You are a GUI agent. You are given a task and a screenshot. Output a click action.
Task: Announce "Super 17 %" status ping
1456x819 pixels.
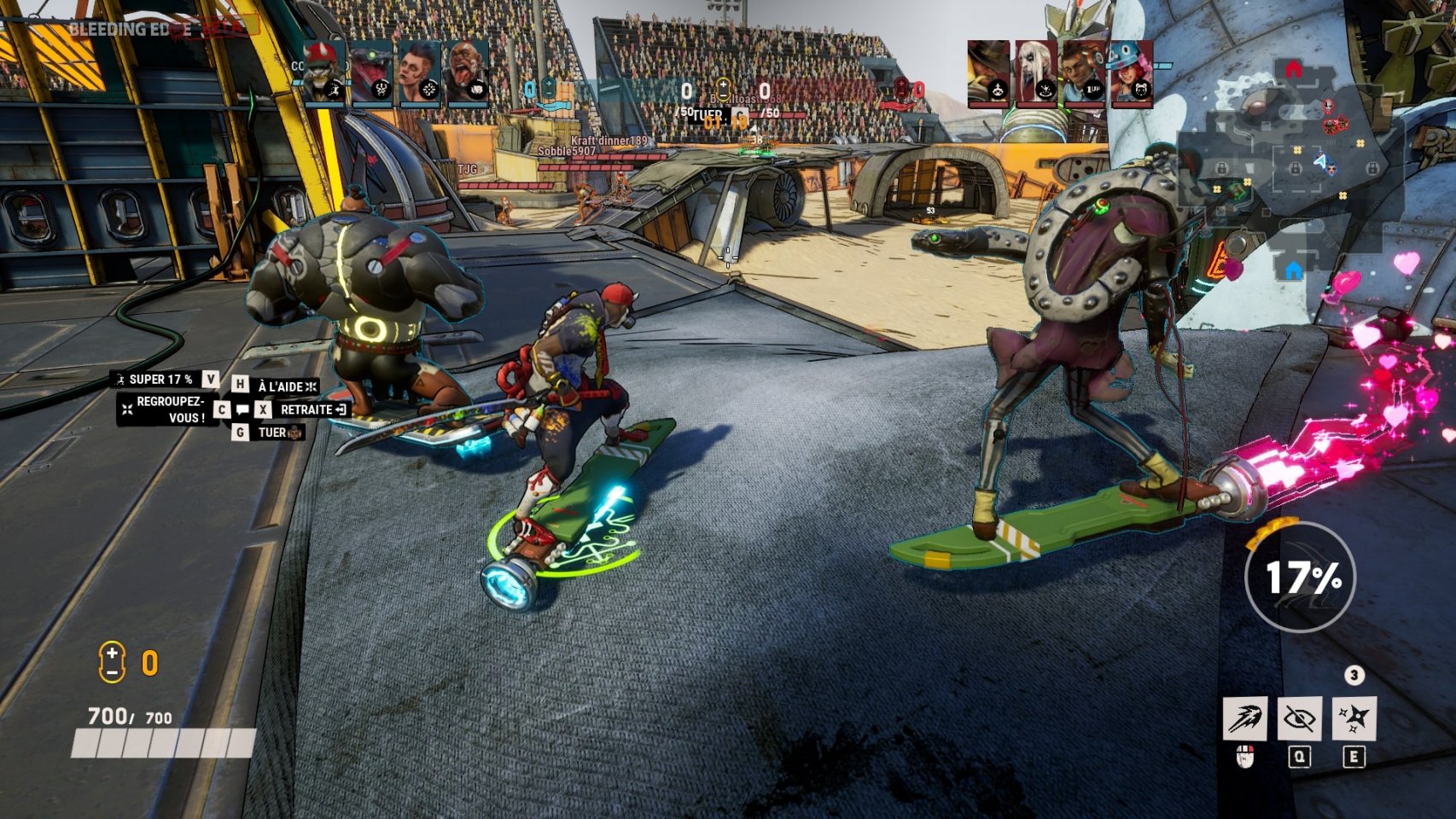[158, 380]
